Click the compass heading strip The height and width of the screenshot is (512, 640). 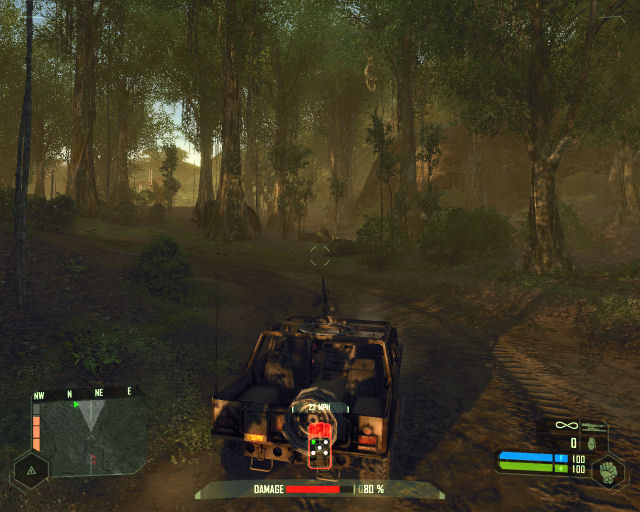[x=86, y=393]
